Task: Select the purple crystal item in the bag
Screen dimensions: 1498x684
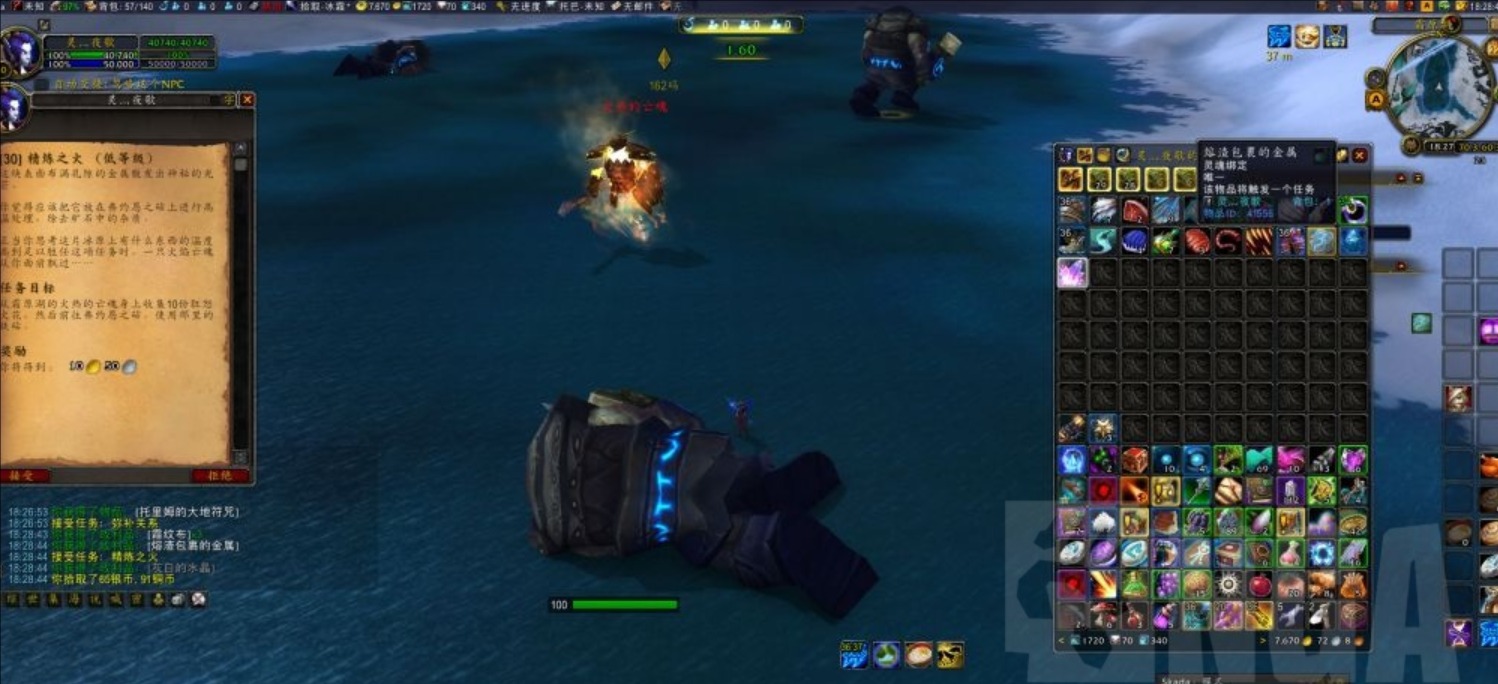Action: (1073, 273)
